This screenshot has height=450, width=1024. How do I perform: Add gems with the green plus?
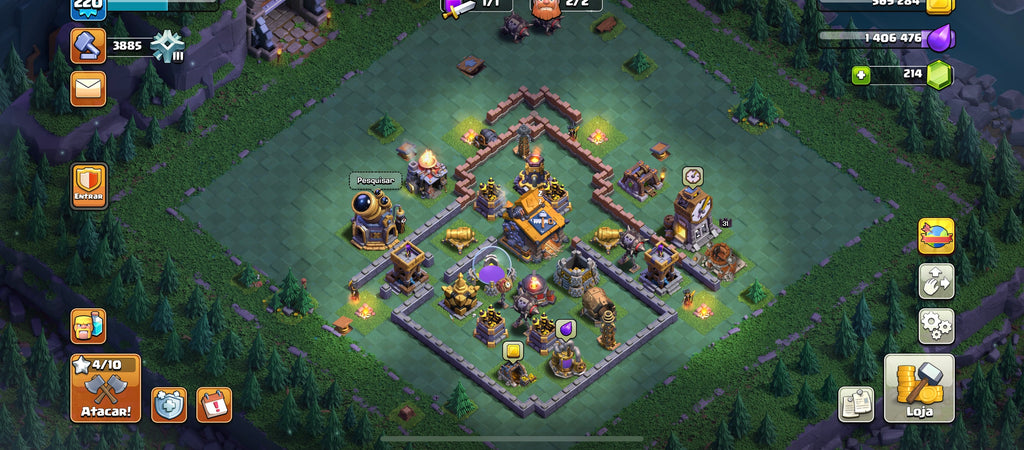point(860,75)
